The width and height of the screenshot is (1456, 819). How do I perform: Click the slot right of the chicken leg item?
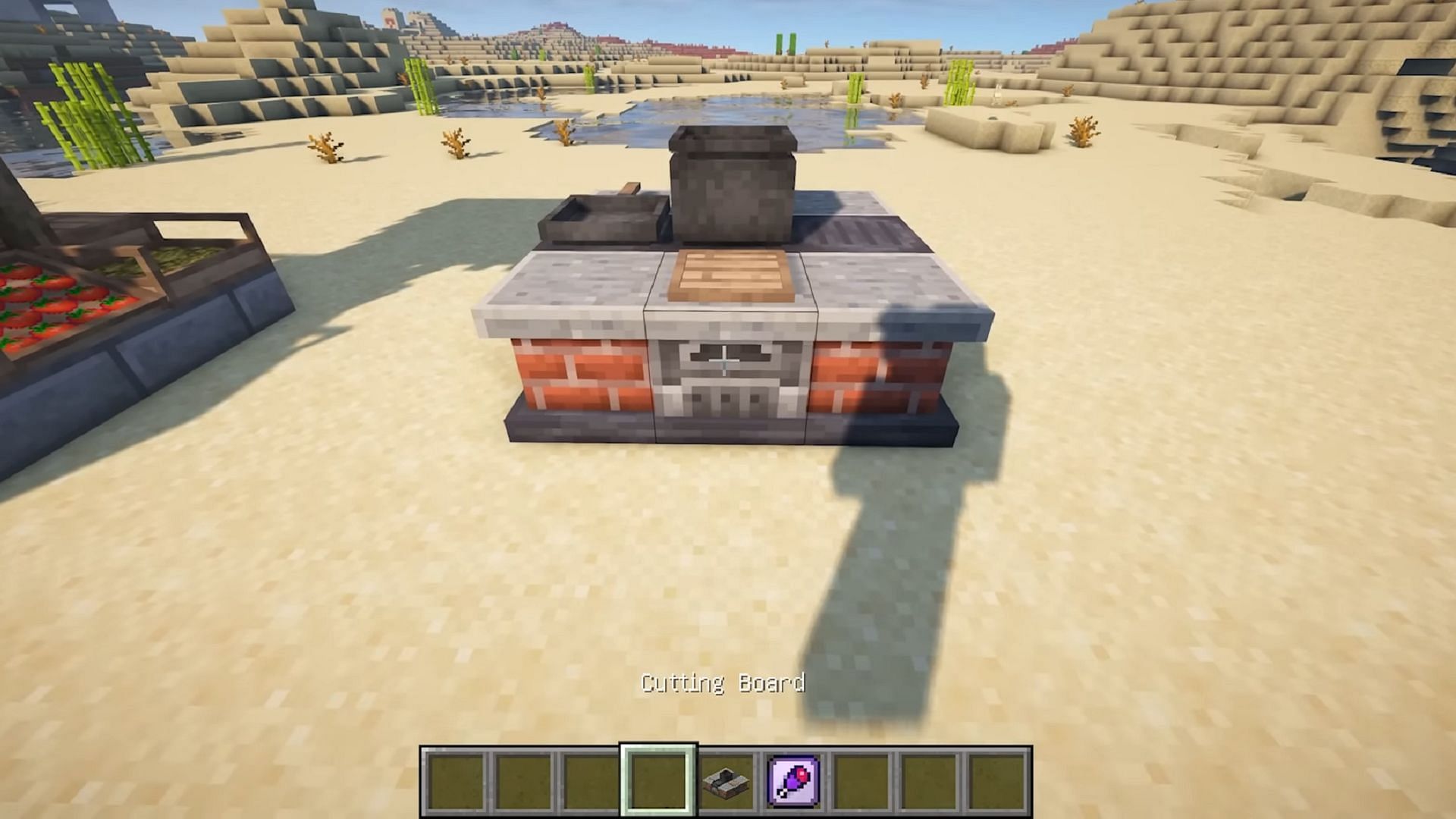(x=863, y=781)
